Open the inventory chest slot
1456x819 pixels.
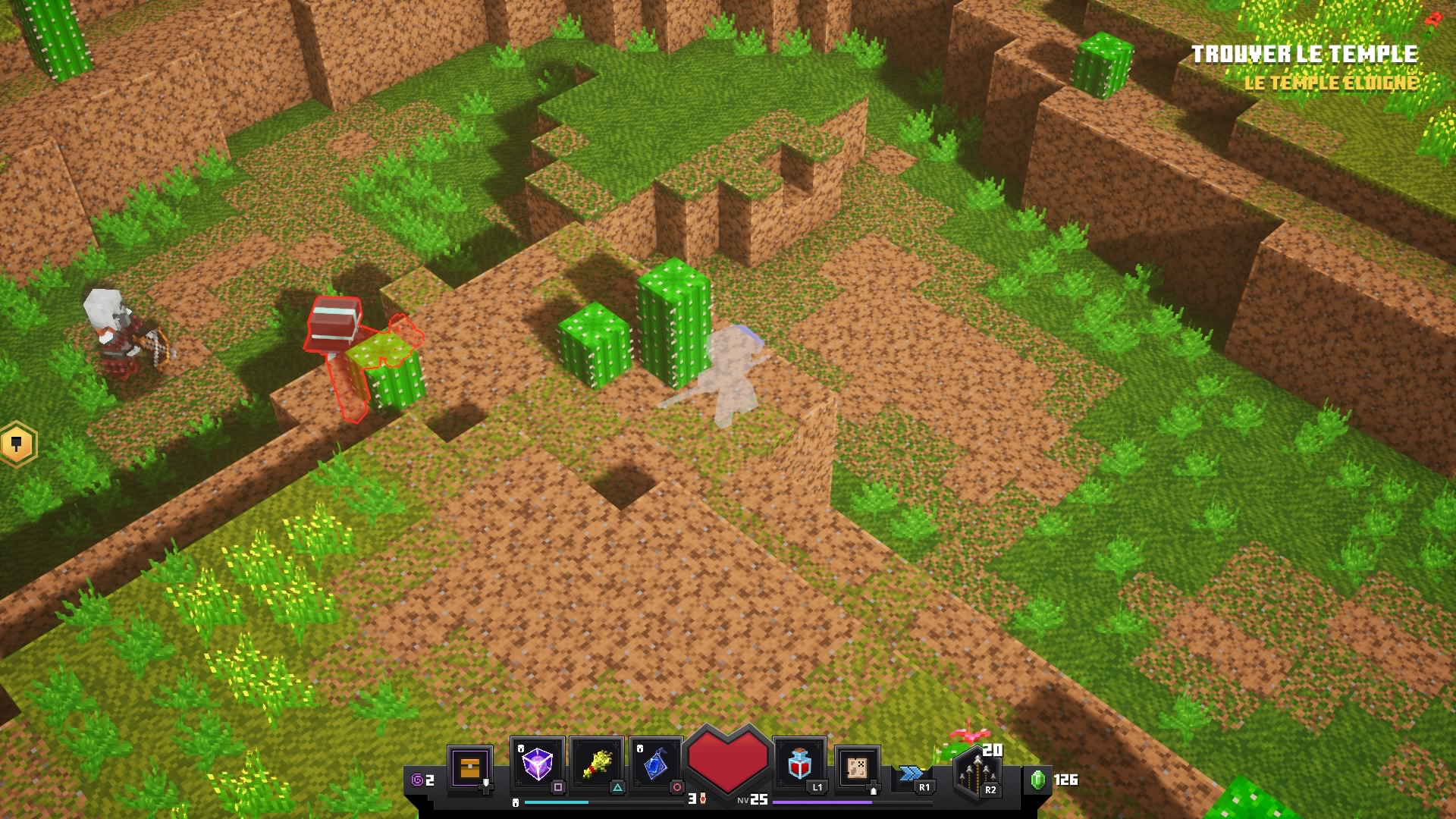[x=470, y=768]
